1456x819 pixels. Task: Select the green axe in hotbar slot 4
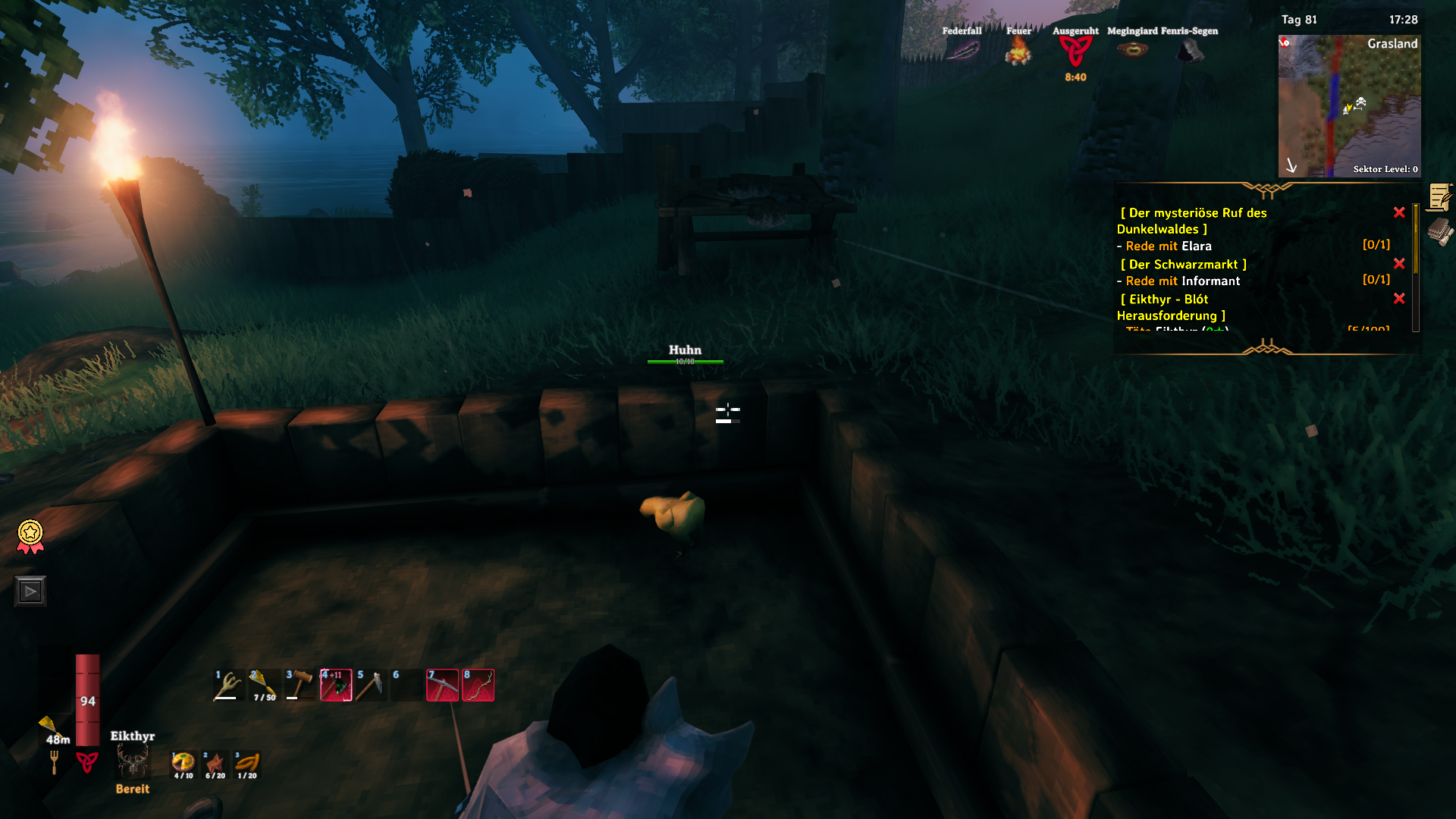335,686
